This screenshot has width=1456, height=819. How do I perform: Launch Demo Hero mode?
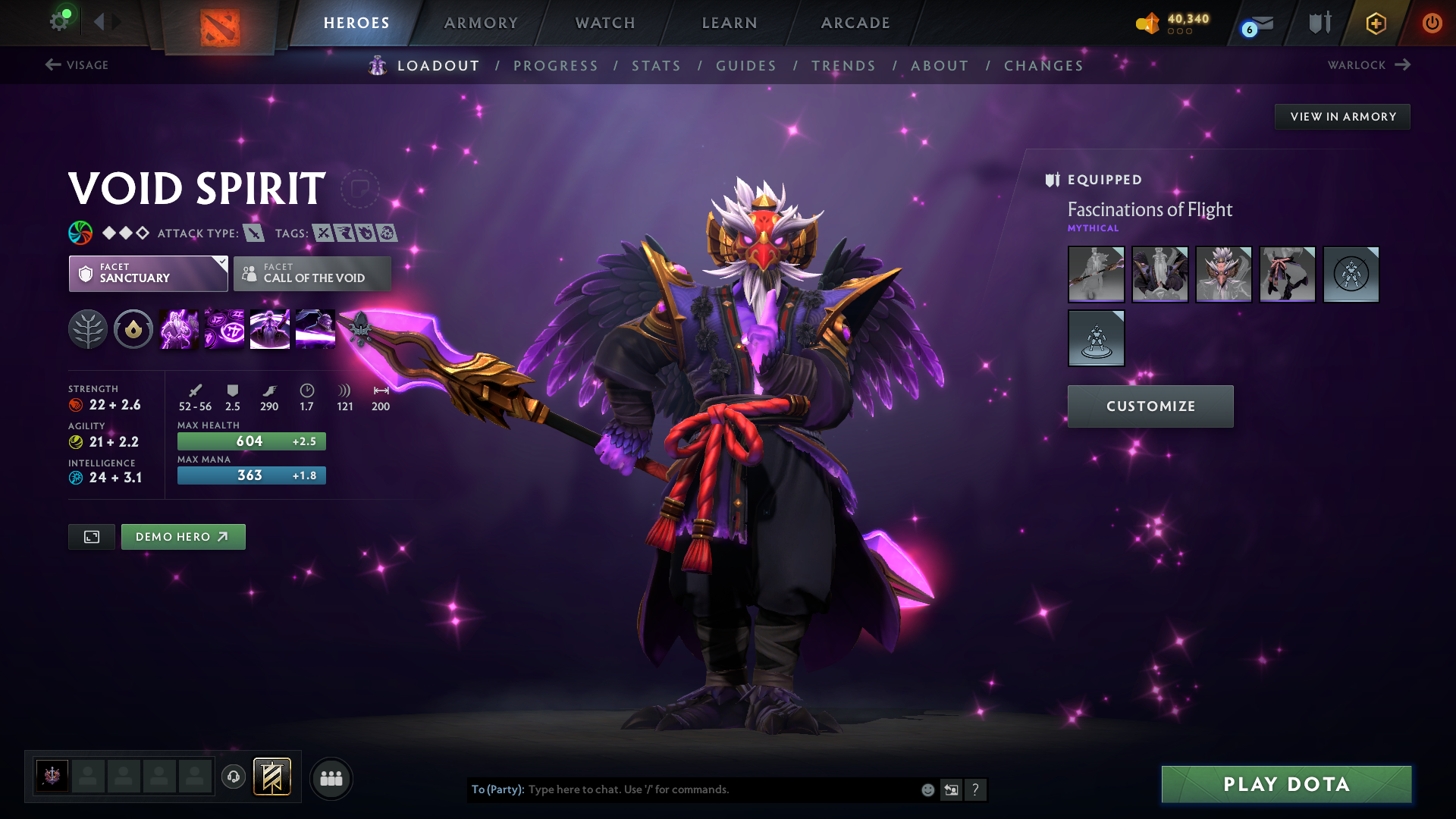click(x=183, y=537)
